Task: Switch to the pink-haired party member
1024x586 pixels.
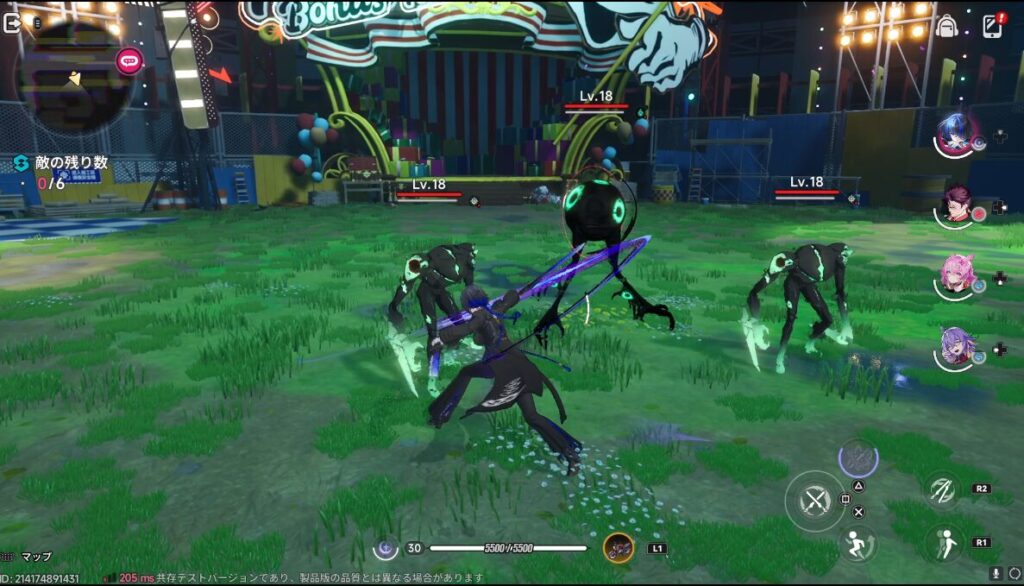Action: click(956, 276)
